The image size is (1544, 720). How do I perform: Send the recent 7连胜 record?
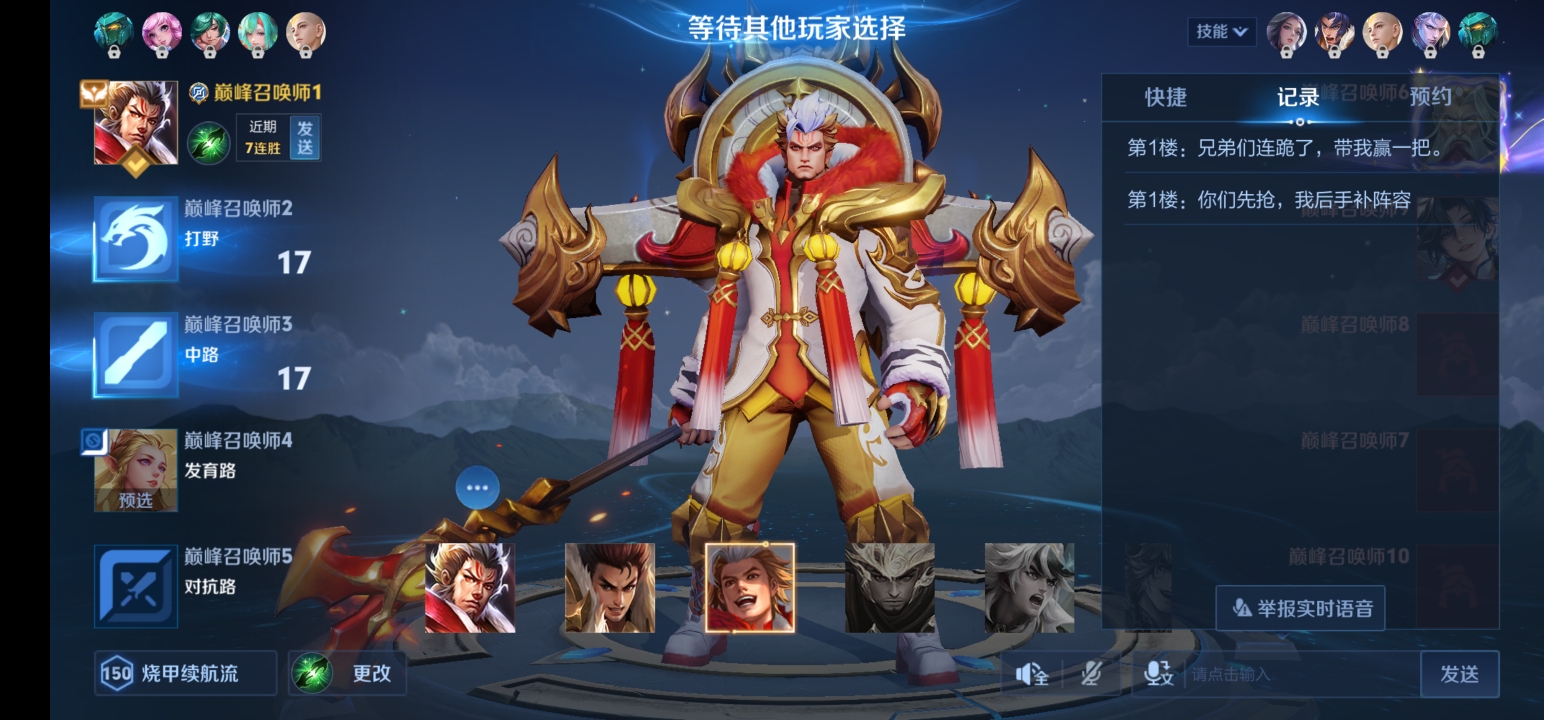tap(305, 138)
